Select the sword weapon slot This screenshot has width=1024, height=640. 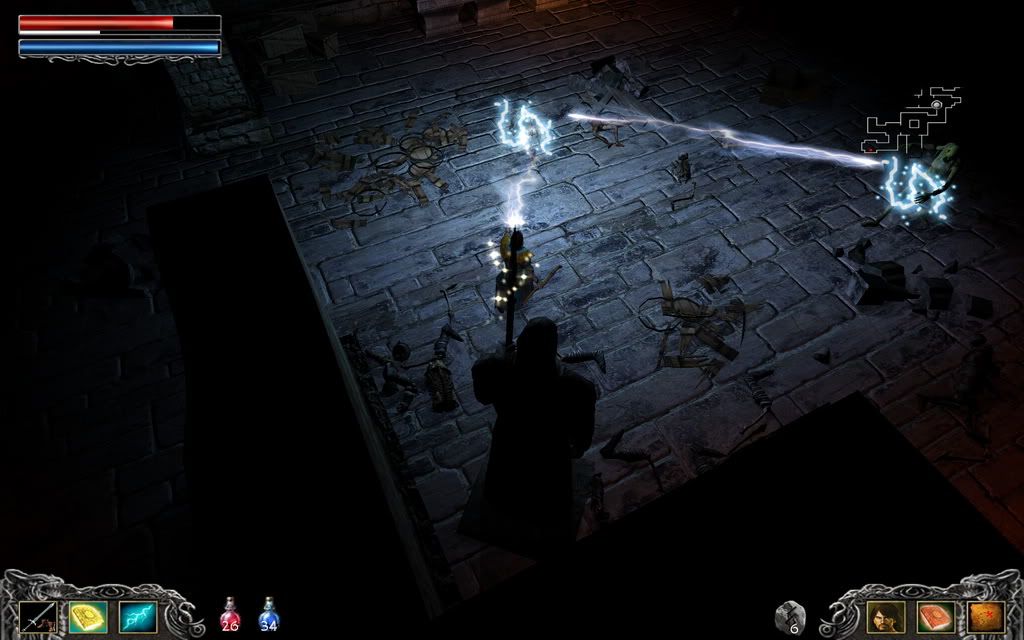(x=38, y=617)
